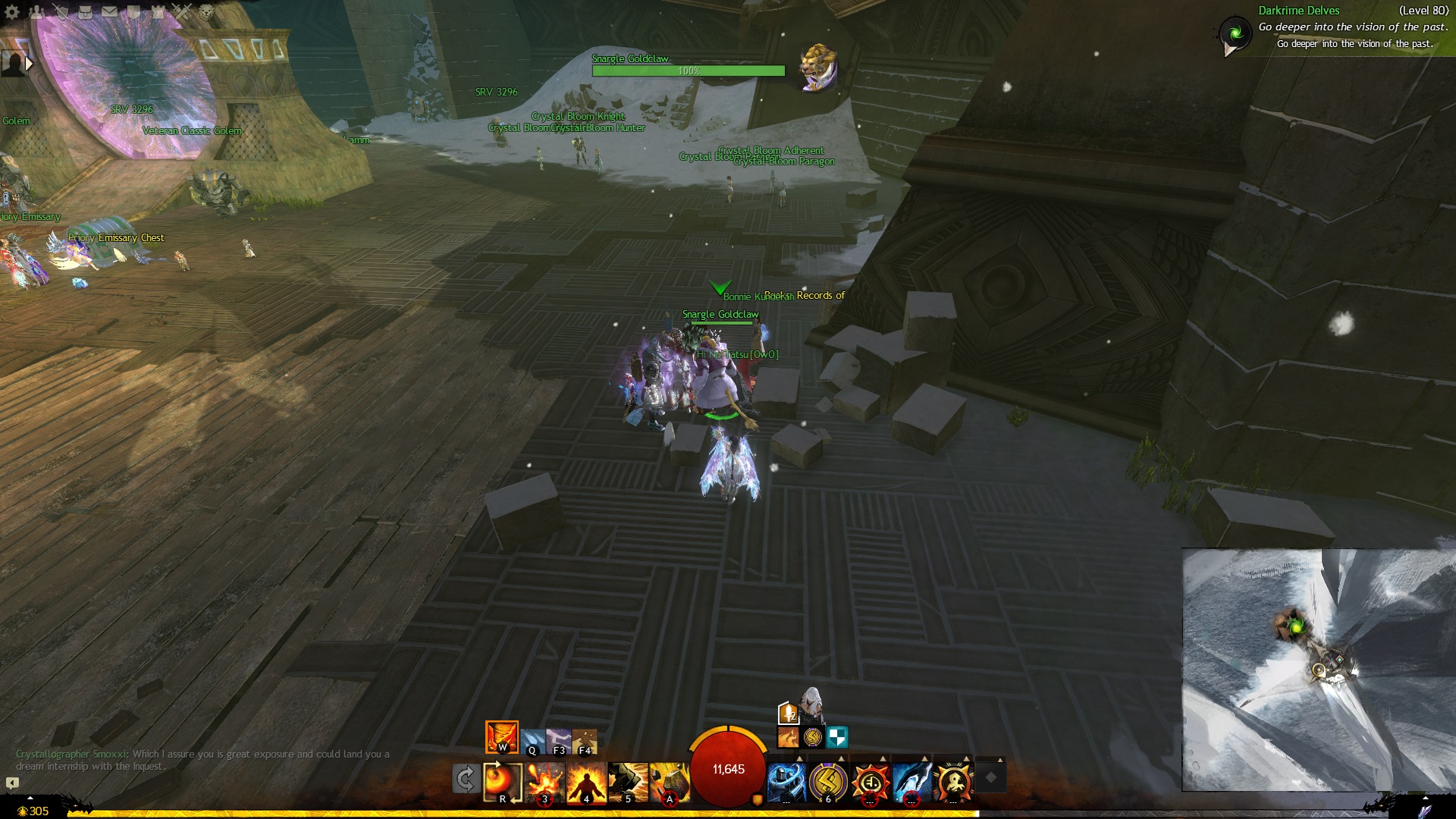The height and width of the screenshot is (819, 1456).
Task: Switch to water attunement on Q
Action: pyautogui.click(x=533, y=741)
